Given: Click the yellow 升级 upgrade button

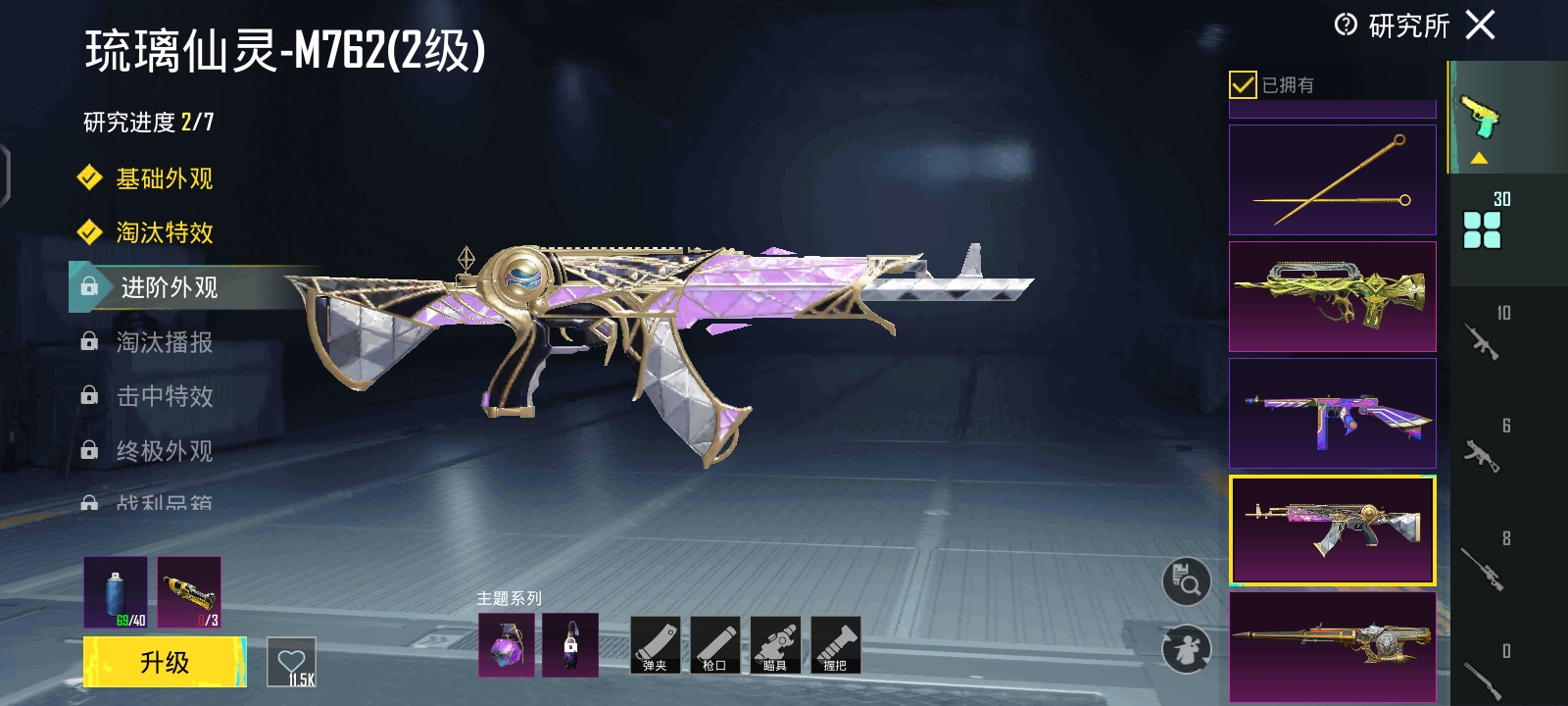Looking at the screenshot, I should tap(165, 662).
